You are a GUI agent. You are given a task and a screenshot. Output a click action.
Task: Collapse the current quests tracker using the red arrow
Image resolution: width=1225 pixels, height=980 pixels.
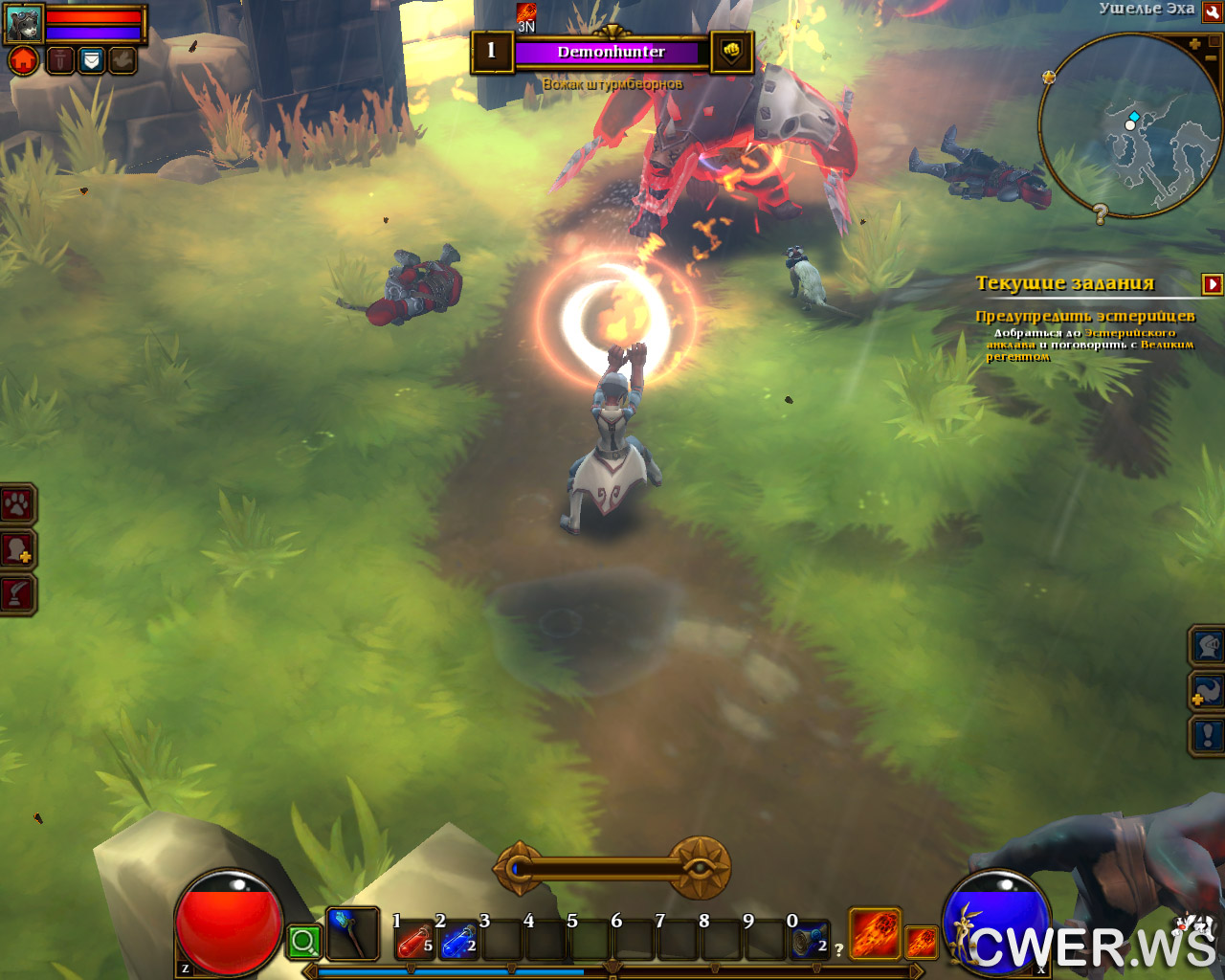tap(1212, 284)
